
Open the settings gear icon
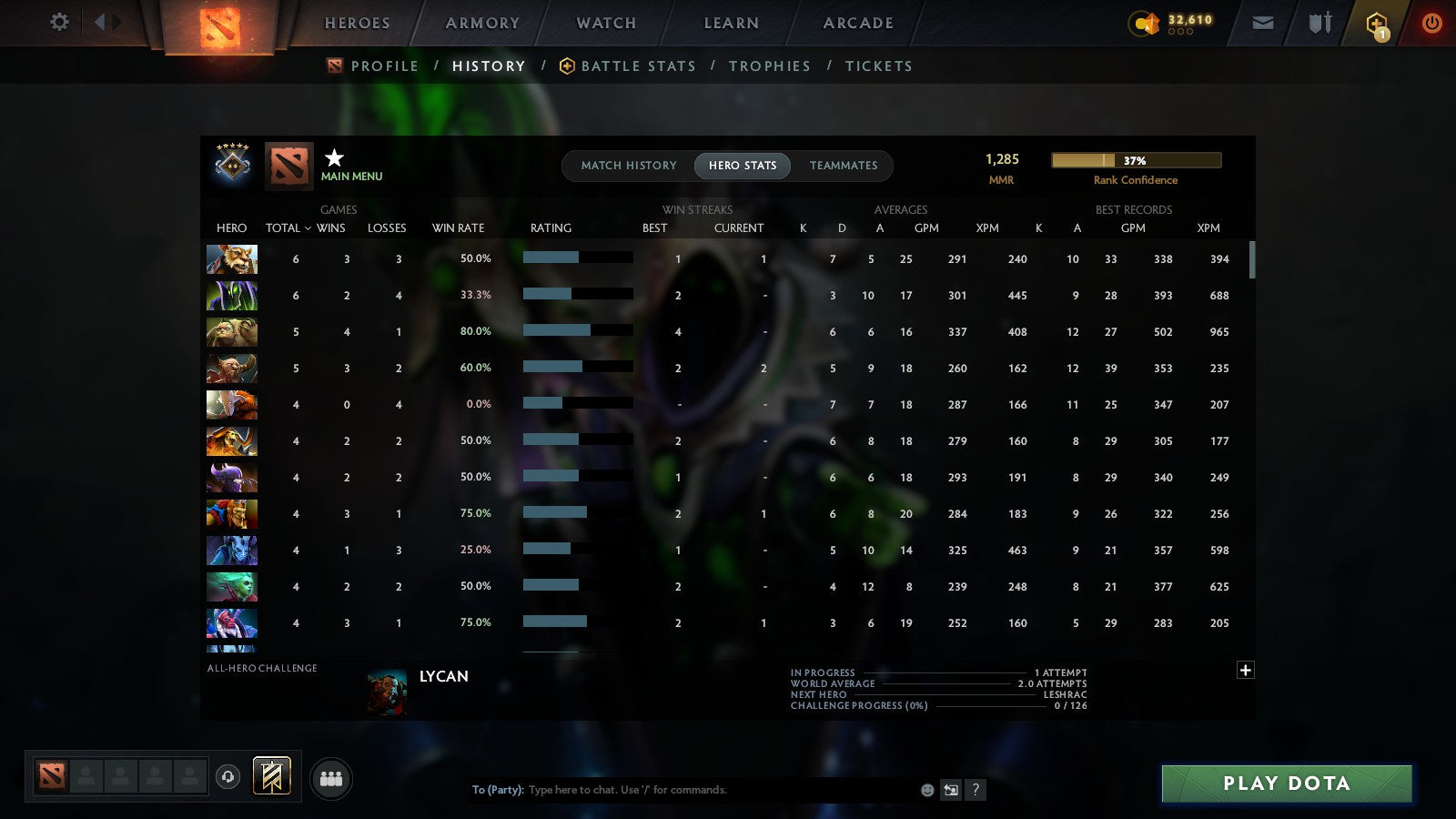pos(58,23)
